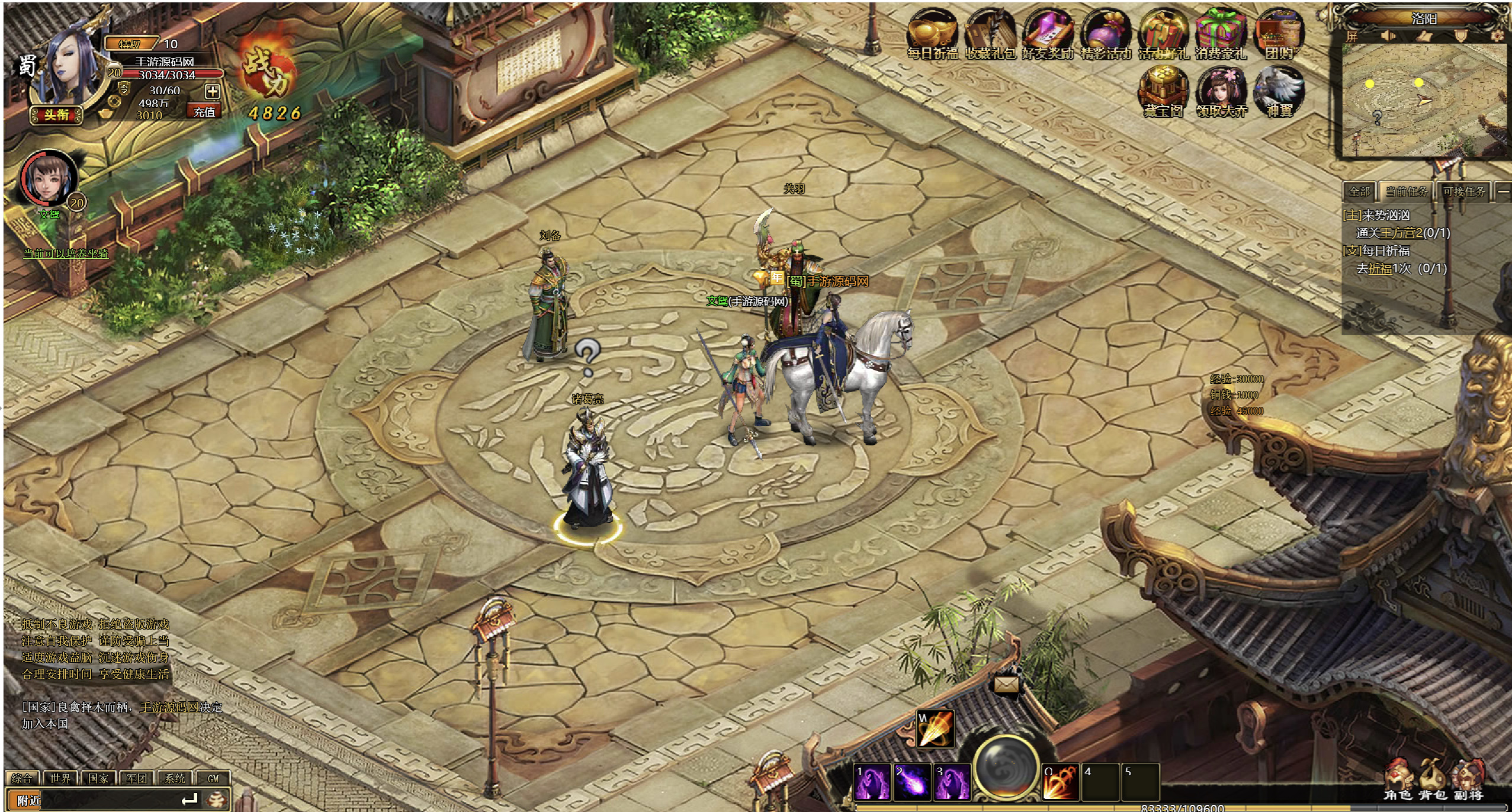The height and width of the screenshot is (812, 1512).
Task: Open the 副将 lieutenant menu
Action: 1468,782
